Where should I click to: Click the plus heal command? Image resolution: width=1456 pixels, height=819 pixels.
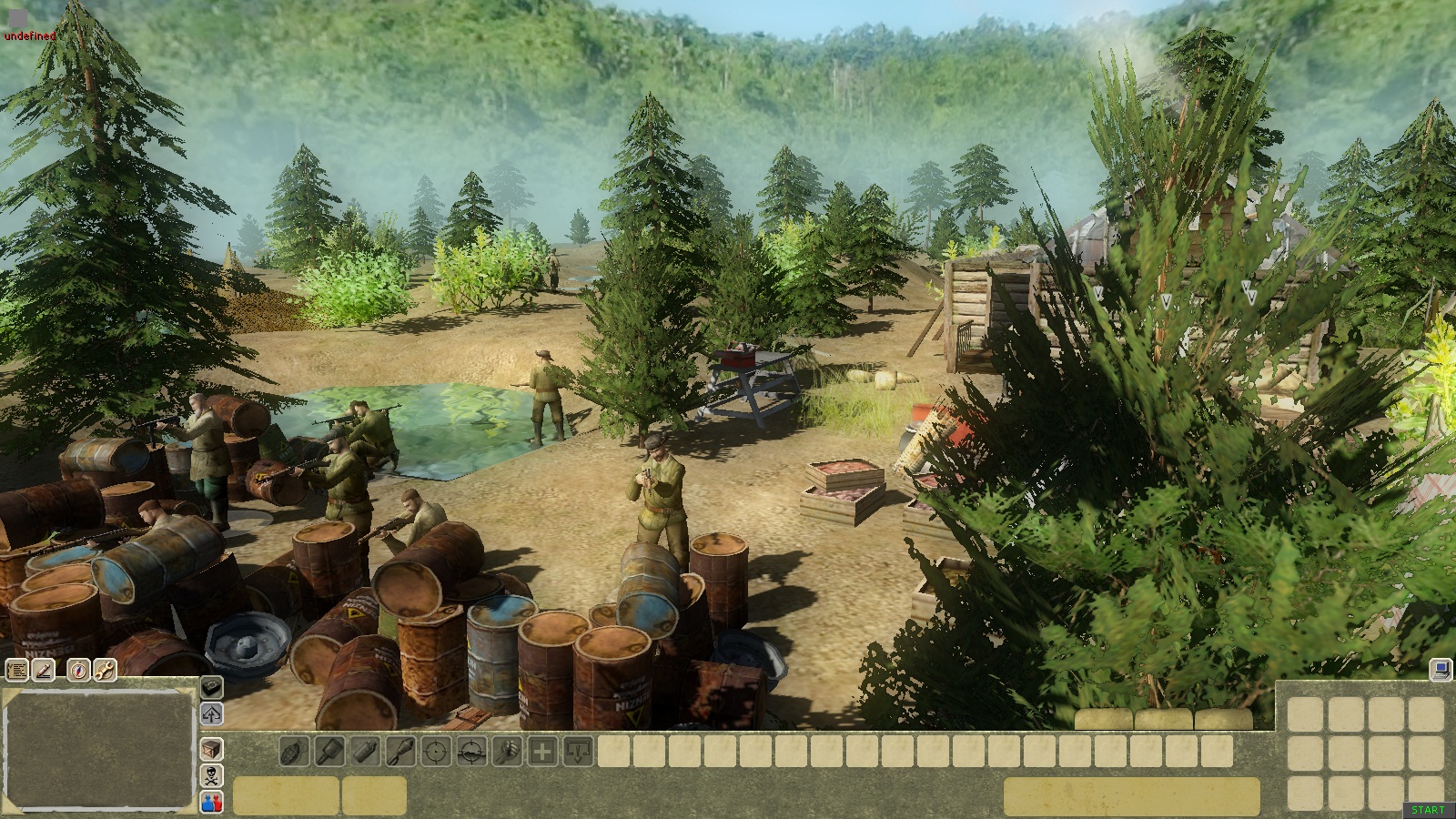click(542, 753)
